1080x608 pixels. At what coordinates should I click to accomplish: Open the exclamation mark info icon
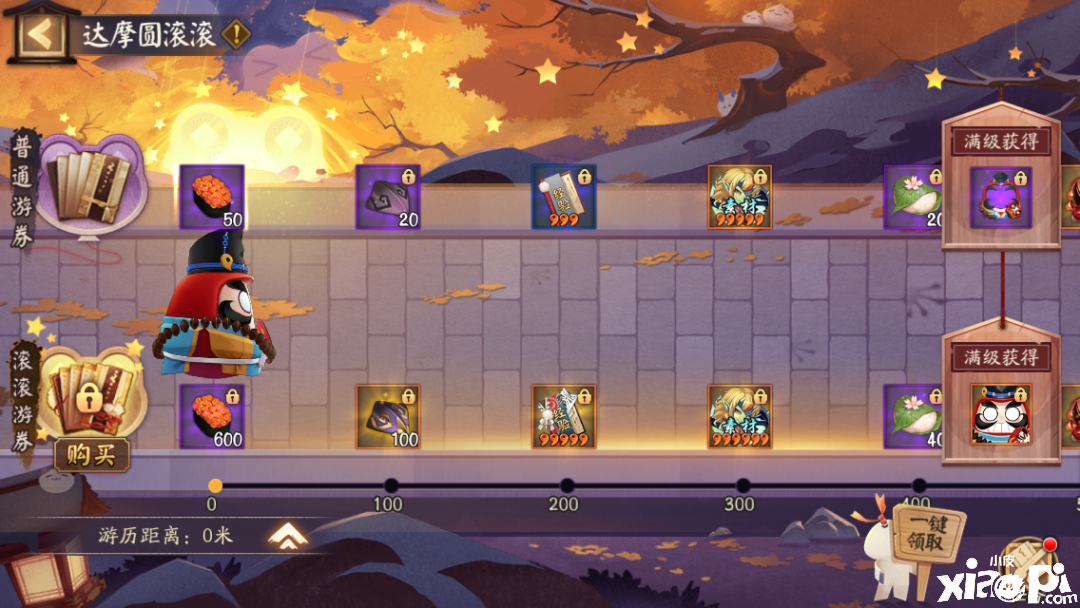point(236,34)
